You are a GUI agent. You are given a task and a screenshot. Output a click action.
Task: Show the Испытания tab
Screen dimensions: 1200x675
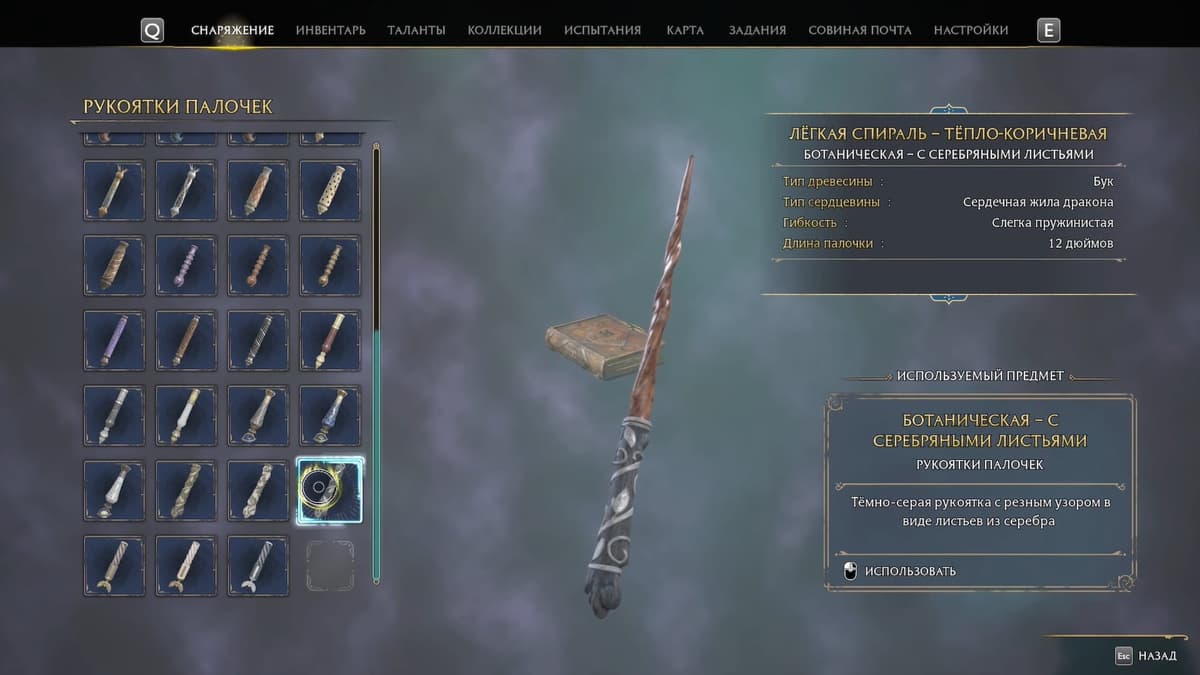point(602,30)
